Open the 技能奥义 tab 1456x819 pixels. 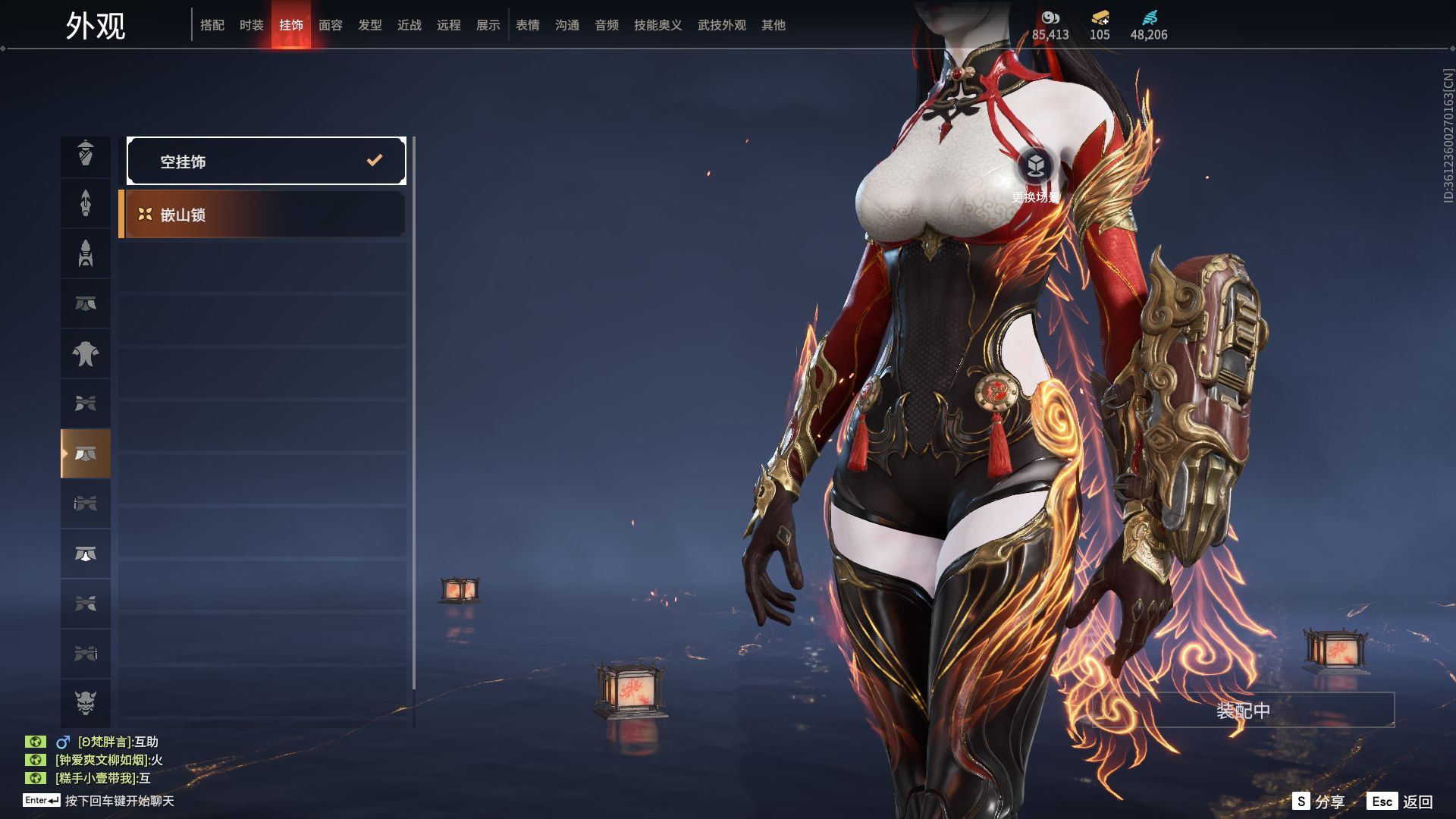tap(658, 25)
